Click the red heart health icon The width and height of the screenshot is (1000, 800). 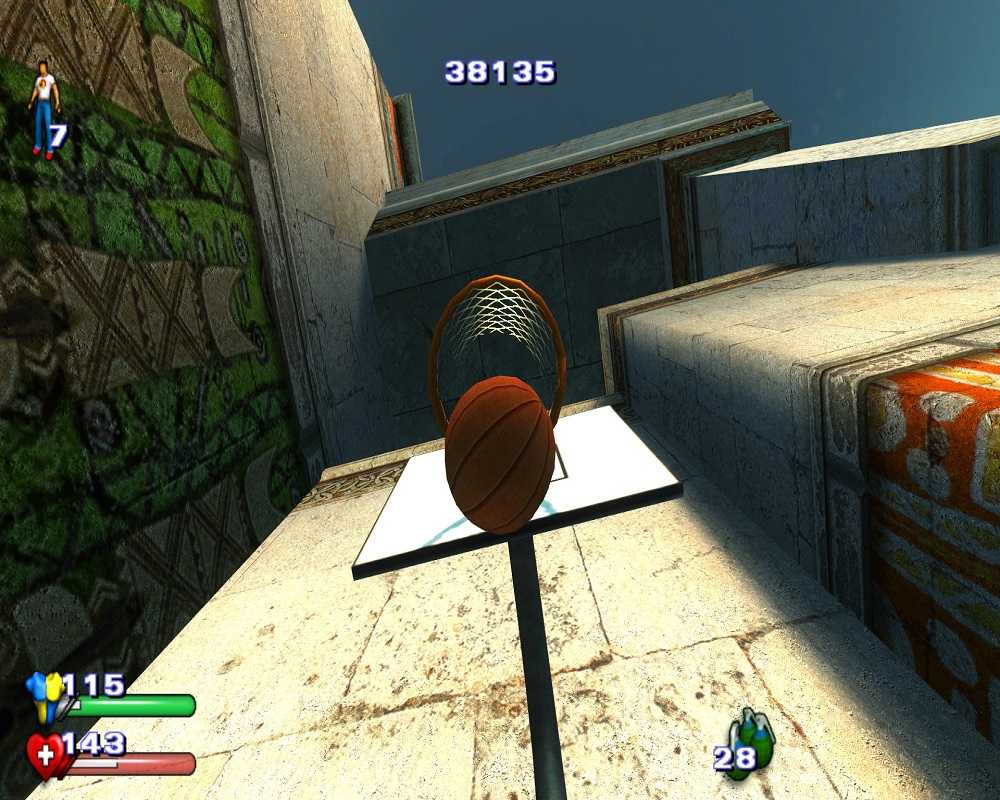point(45,755)
